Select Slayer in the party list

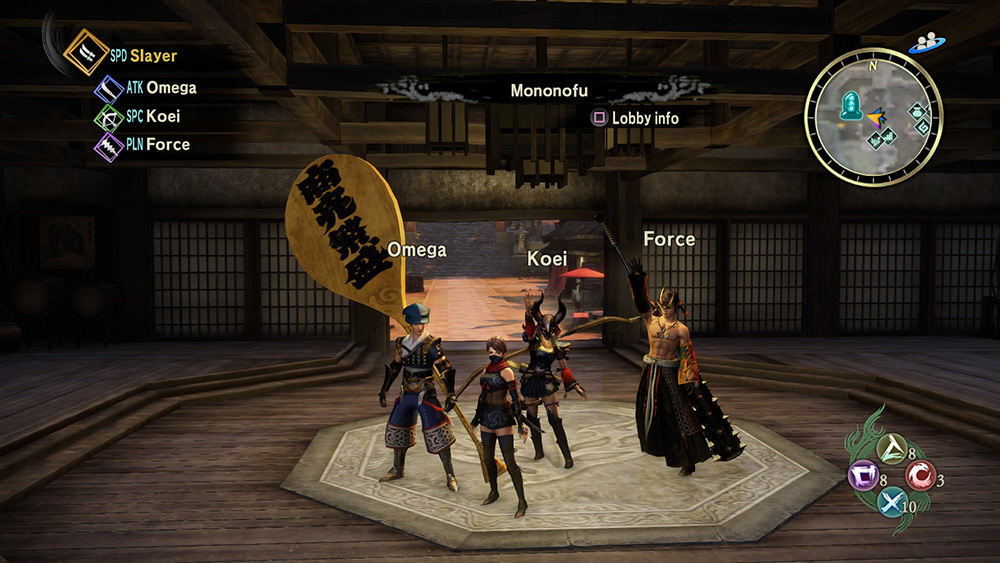[x=152, y=57]
